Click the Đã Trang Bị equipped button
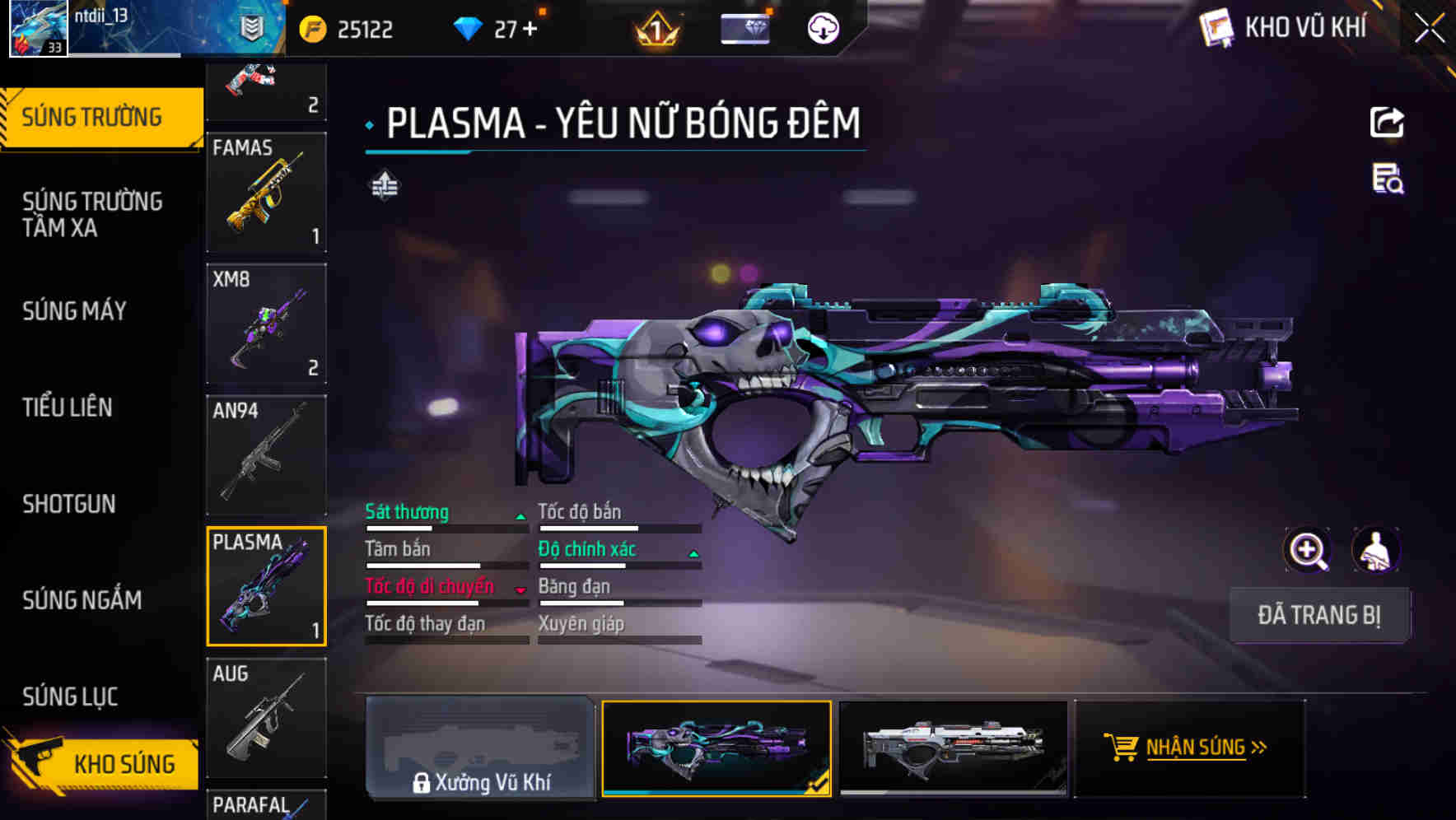1456x820 pixels. tap(1319, 615)
